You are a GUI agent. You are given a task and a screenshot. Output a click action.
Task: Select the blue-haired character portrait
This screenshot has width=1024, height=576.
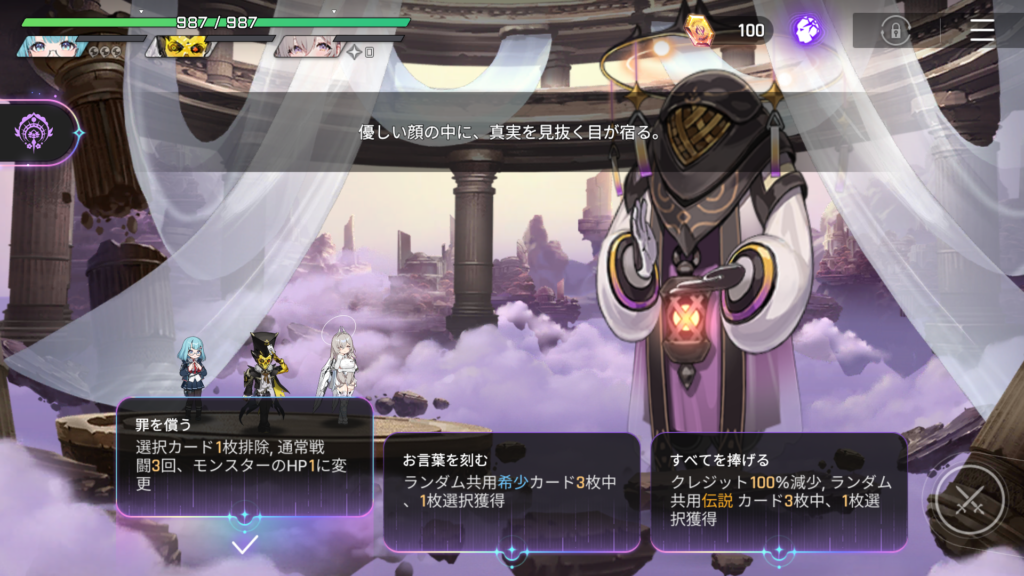tap(48, 46)
